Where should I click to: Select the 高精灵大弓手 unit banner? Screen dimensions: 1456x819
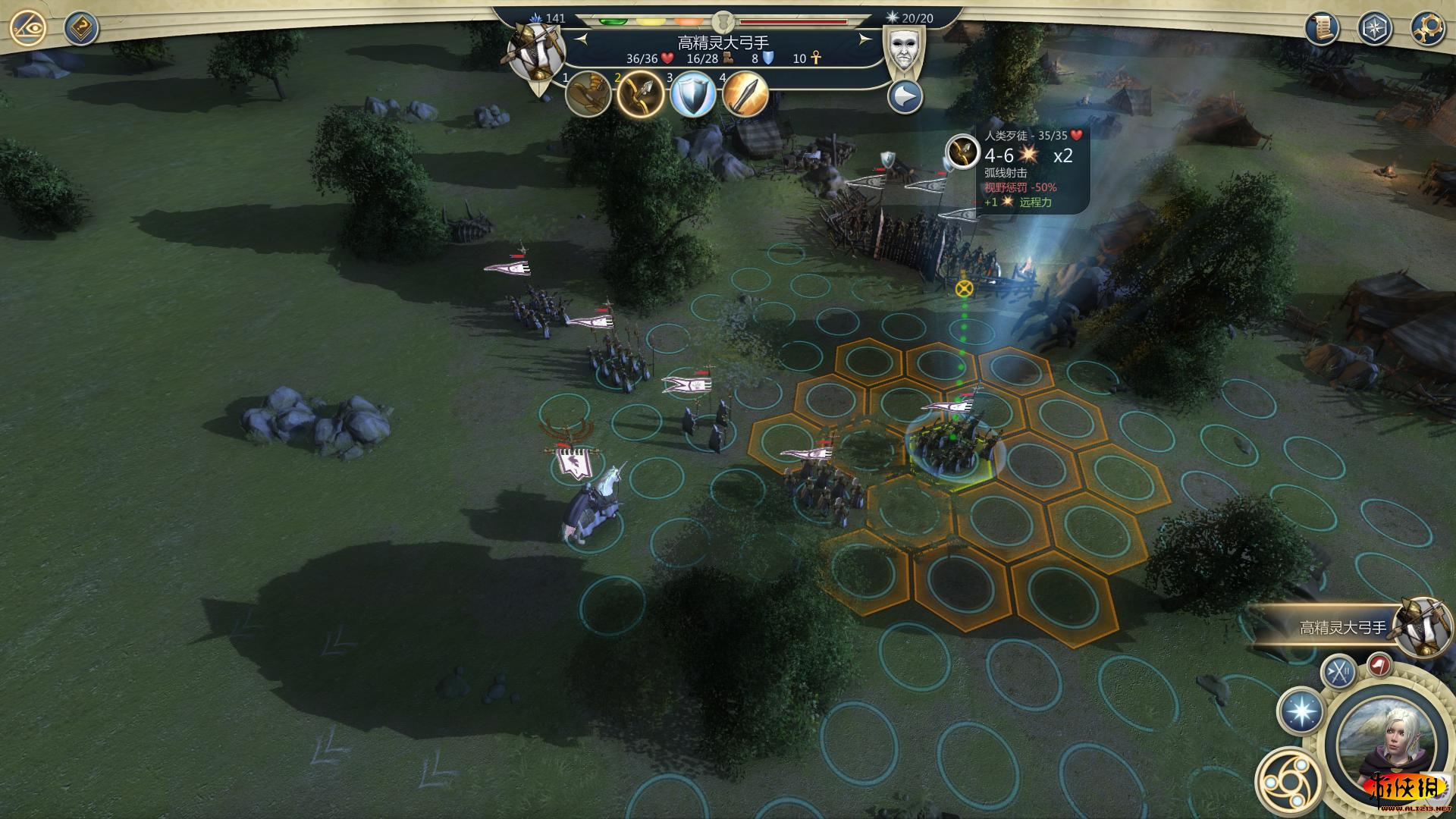pos(1342,628)
